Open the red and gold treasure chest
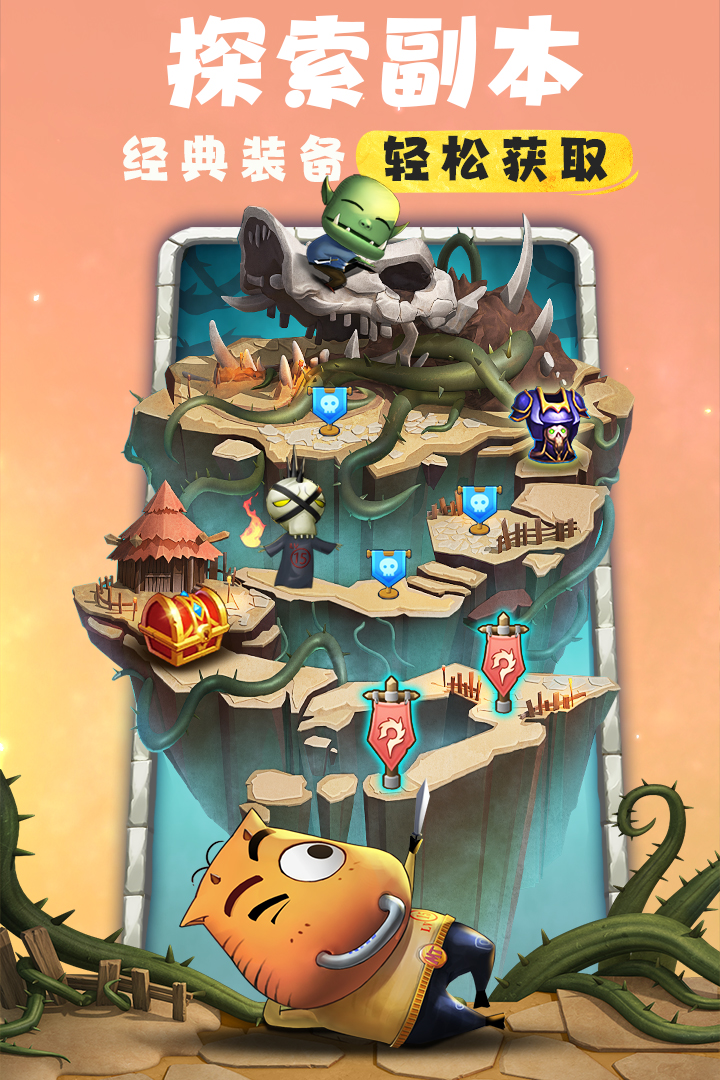 (183, 626)
